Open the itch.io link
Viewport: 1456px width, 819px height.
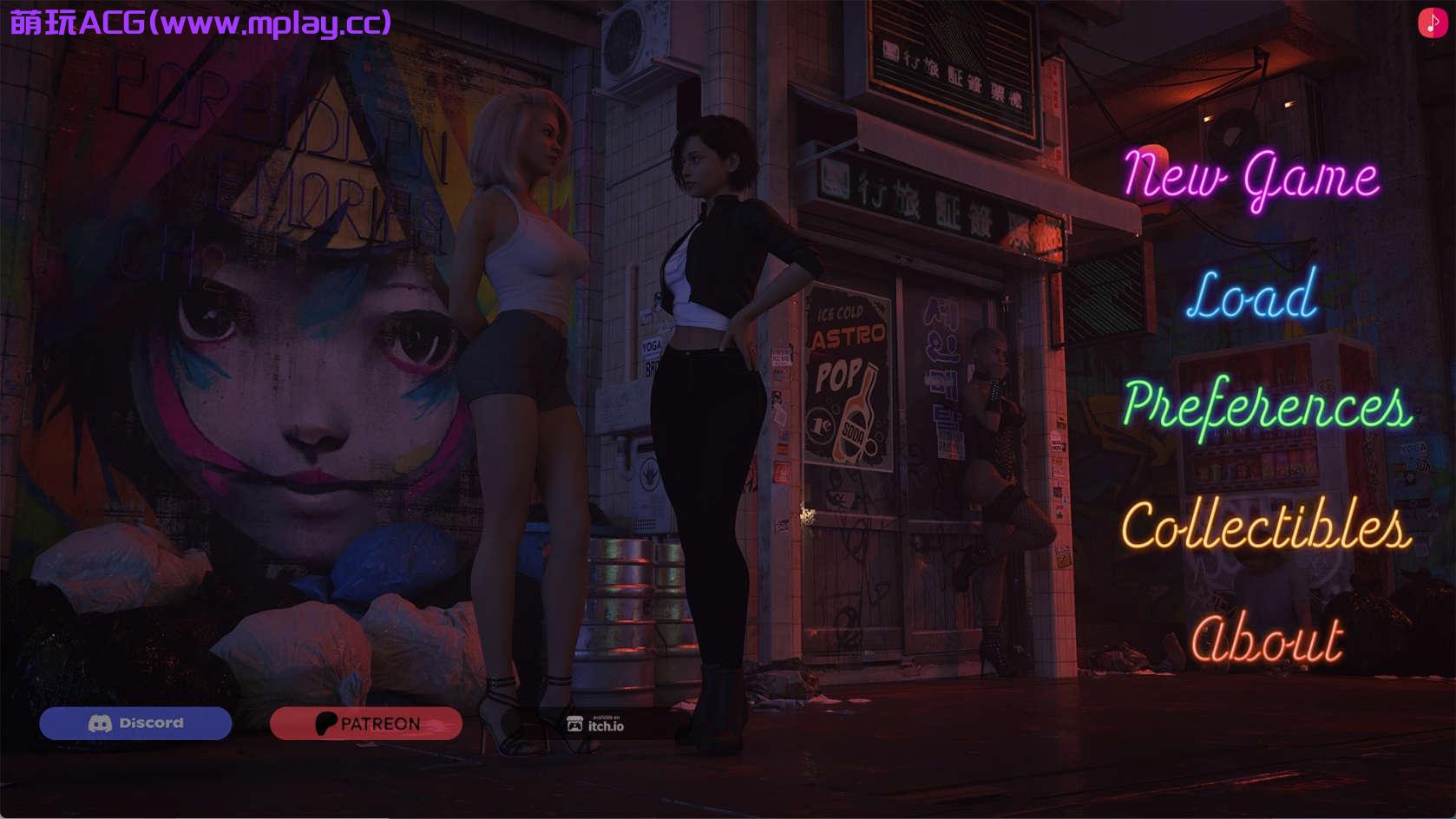pos(595,724)
